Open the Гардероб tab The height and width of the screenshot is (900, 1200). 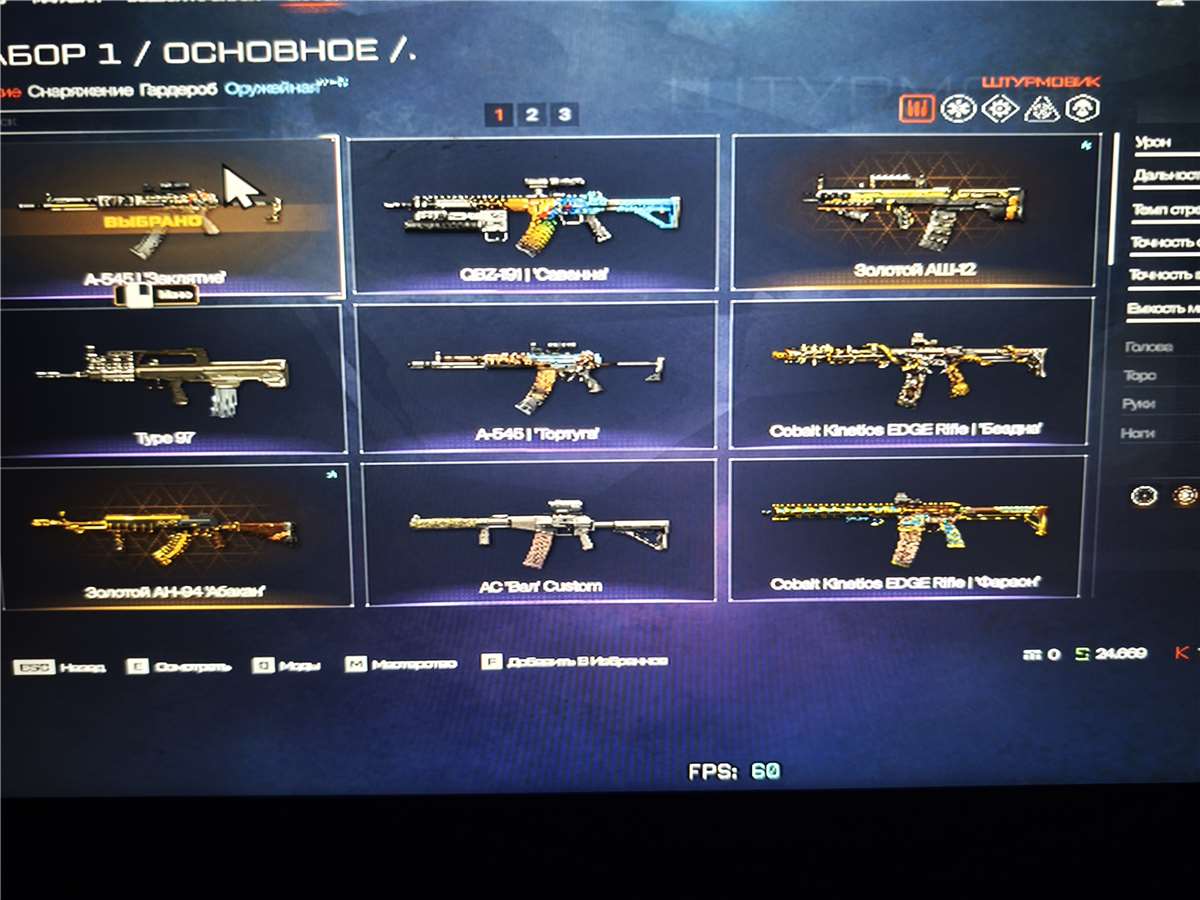pyautogui.click(x=180, y=89)
